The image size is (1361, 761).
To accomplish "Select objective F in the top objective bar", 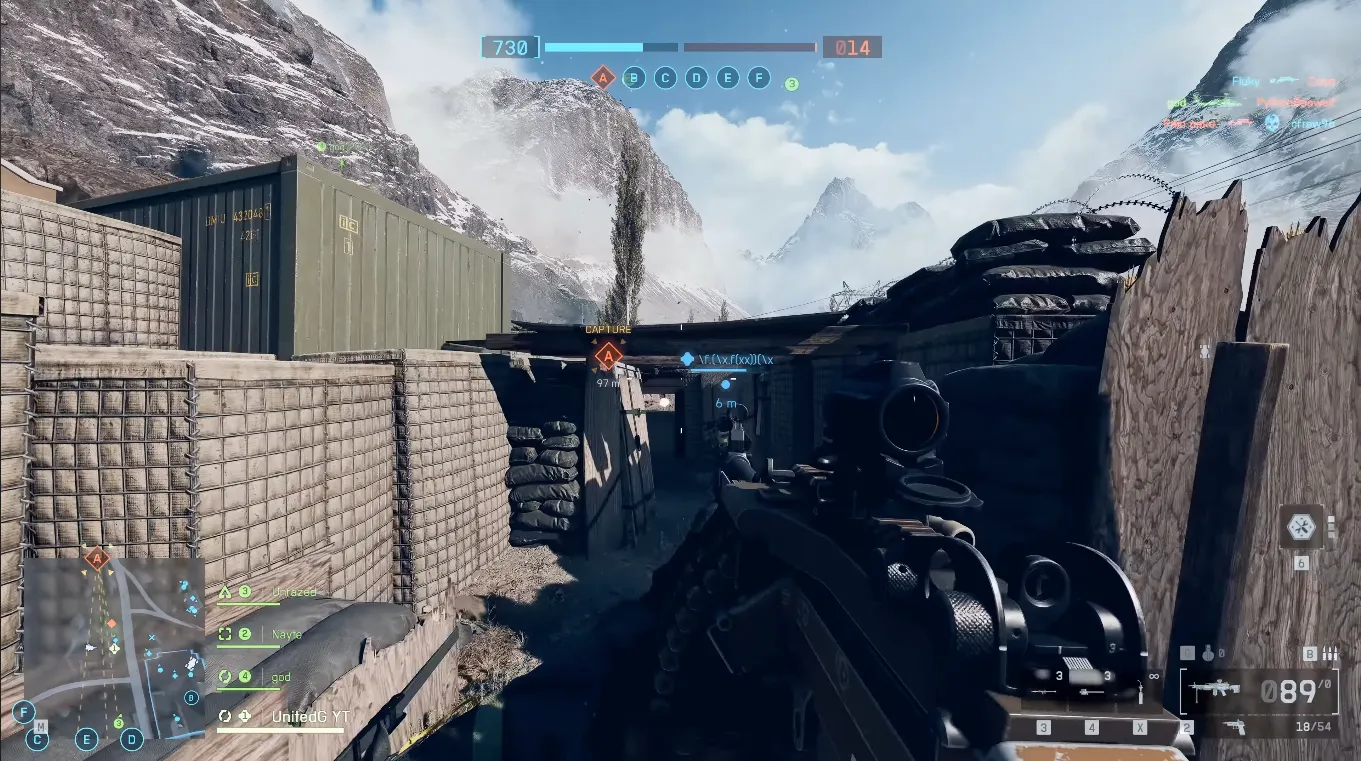I will coord(759,77).
